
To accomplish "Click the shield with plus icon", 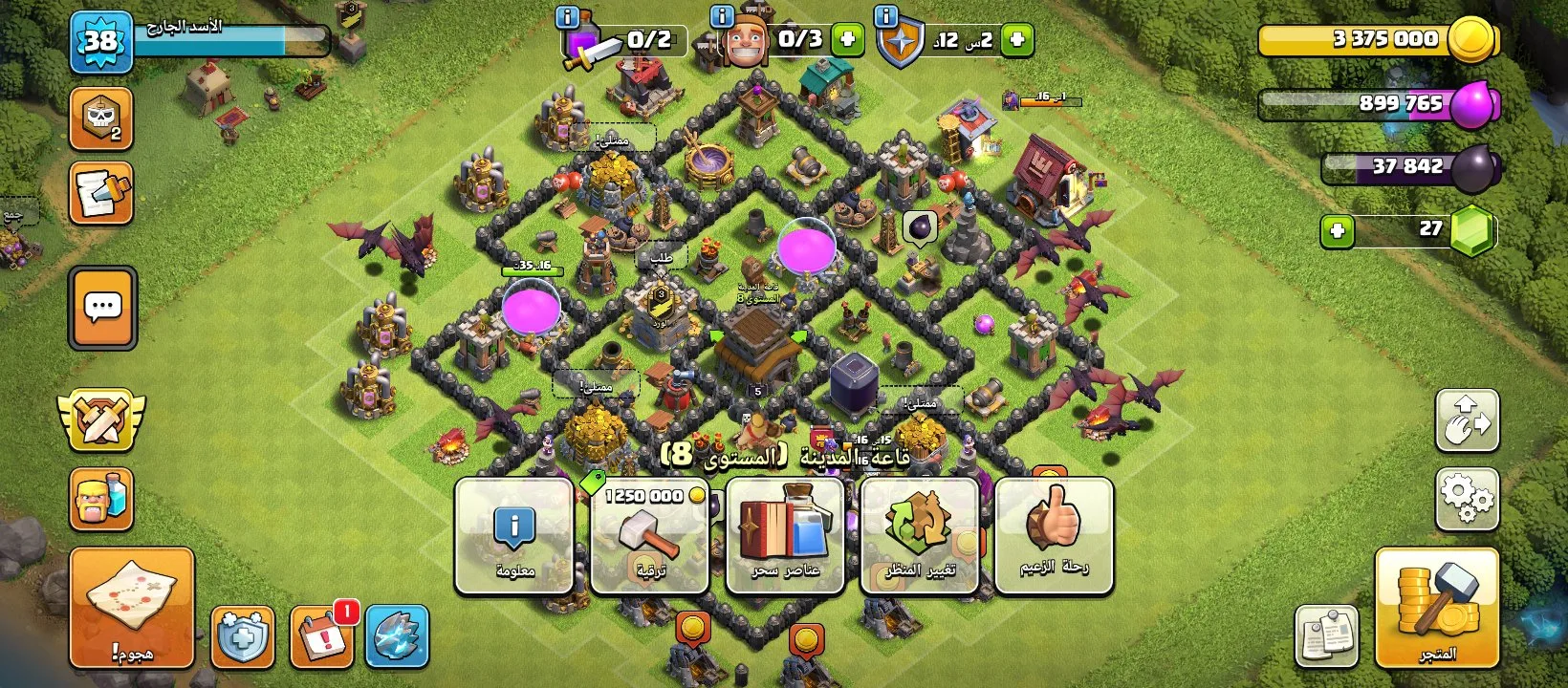I will pyautogui.click(x=243, y=635).
